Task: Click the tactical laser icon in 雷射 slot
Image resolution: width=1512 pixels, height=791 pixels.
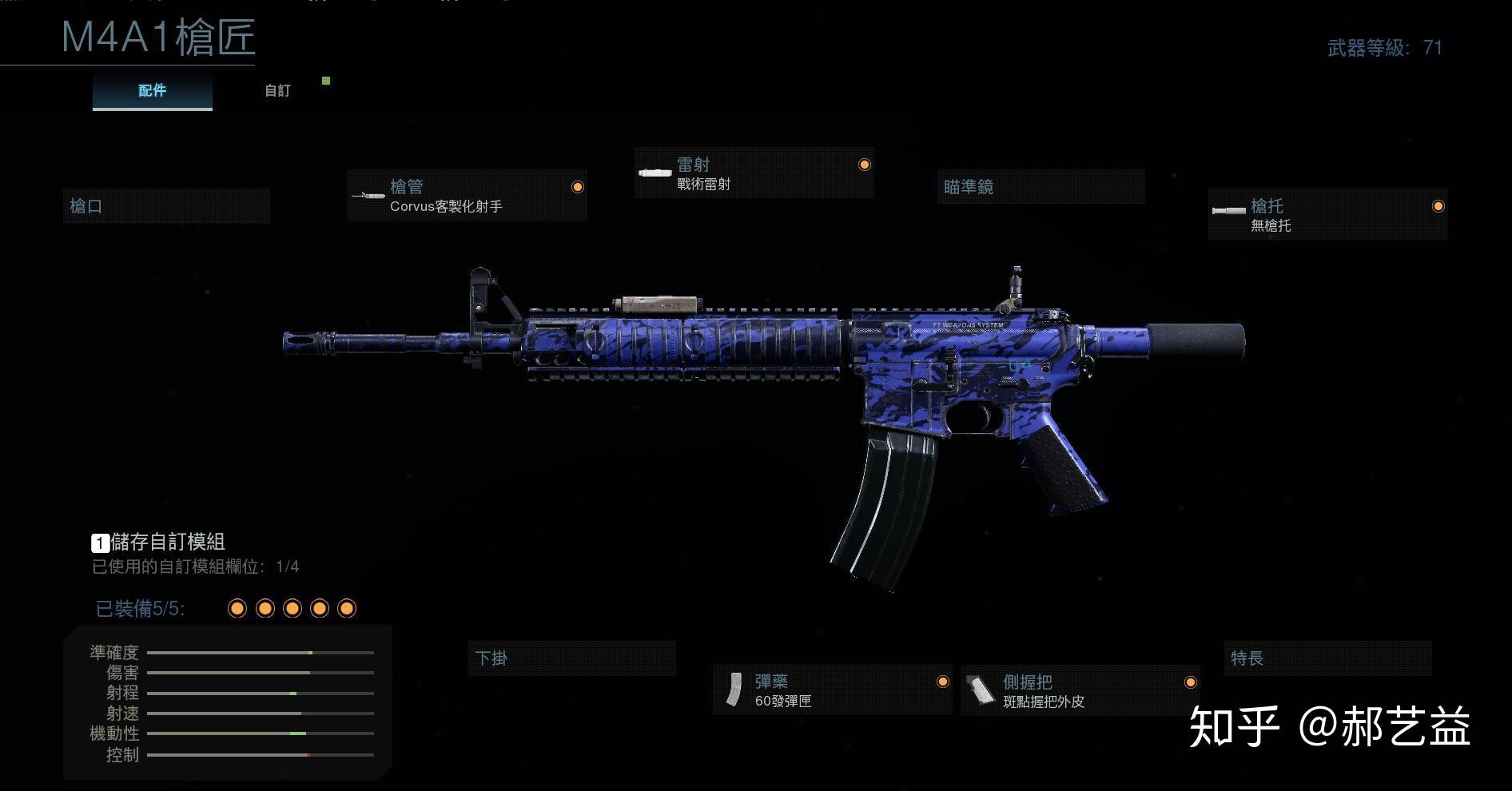Action: 654,173
